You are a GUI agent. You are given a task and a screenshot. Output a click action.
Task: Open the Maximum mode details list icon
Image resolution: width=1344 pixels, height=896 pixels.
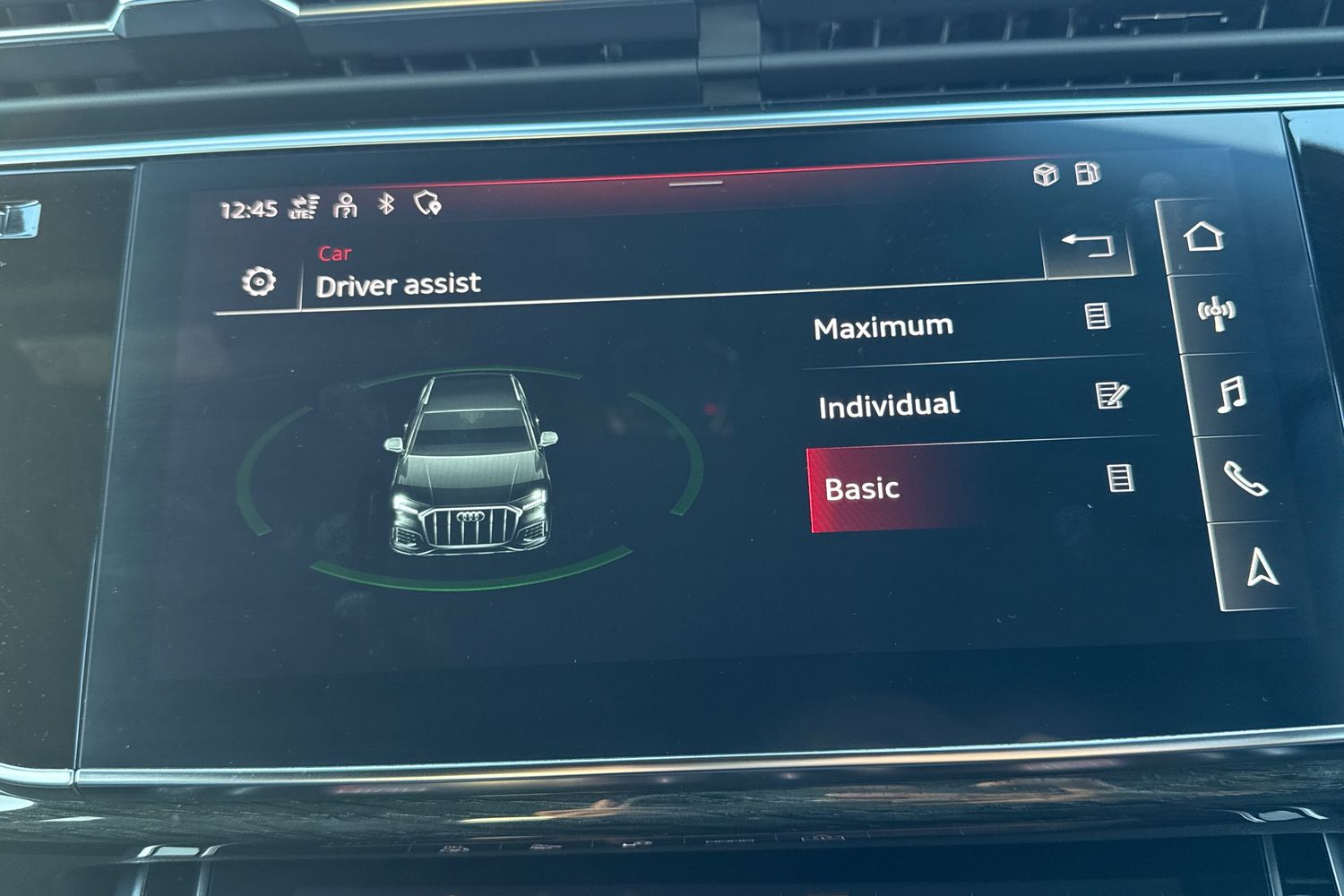click(1098, 316)
